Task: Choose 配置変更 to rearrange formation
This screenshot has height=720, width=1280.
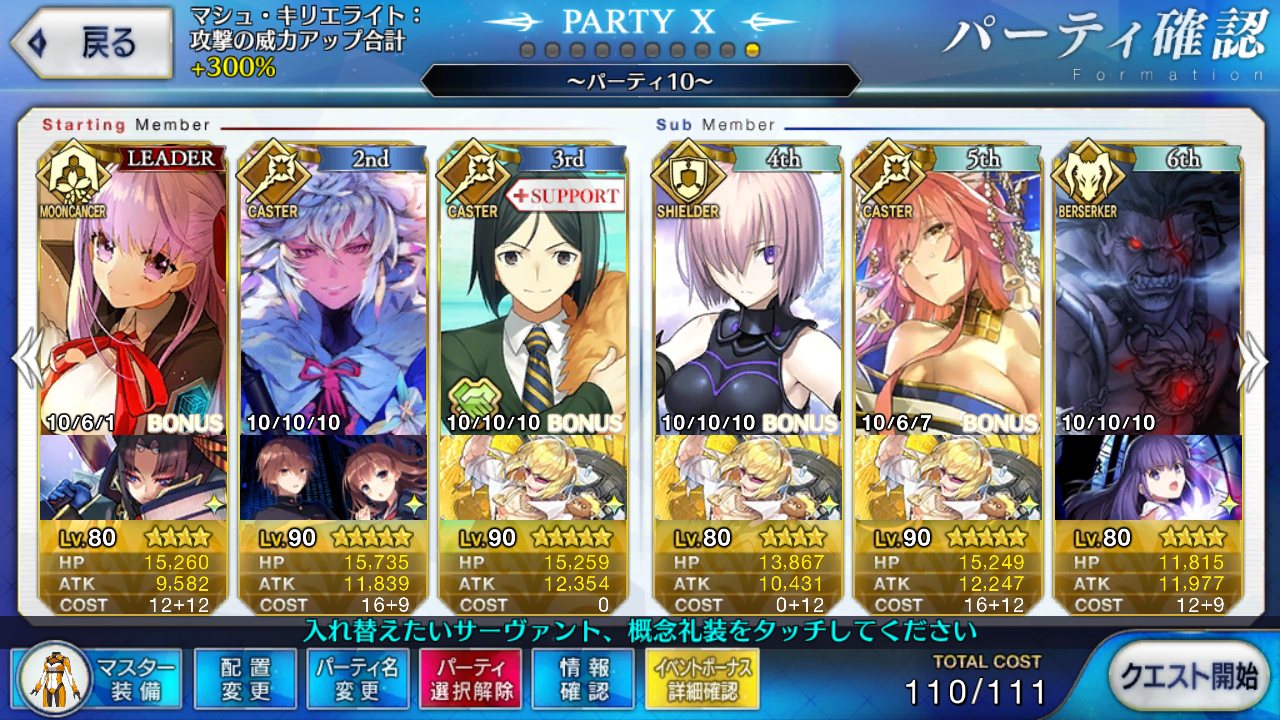Action: [245, 677]
